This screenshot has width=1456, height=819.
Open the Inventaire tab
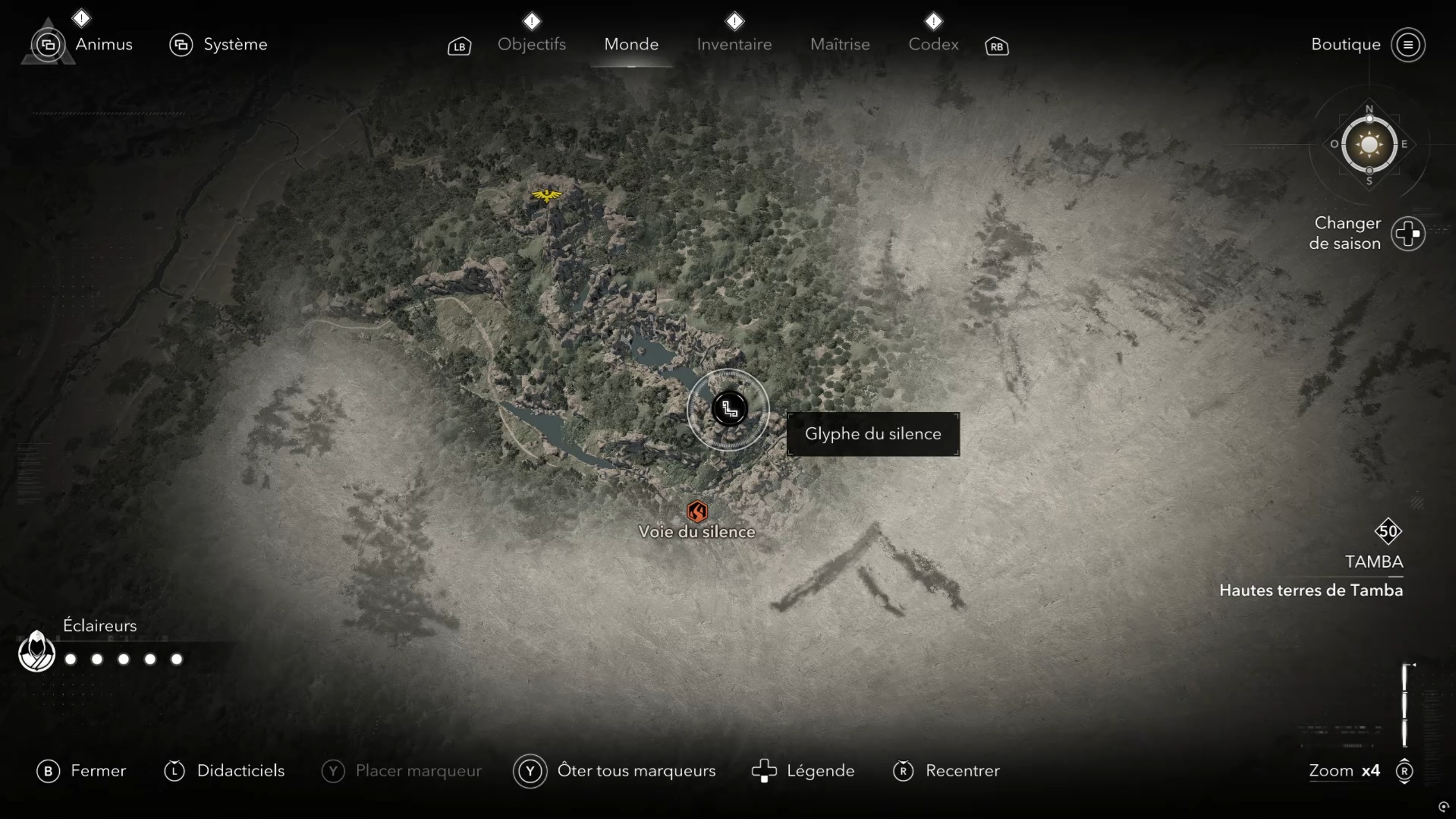(734, 44)
